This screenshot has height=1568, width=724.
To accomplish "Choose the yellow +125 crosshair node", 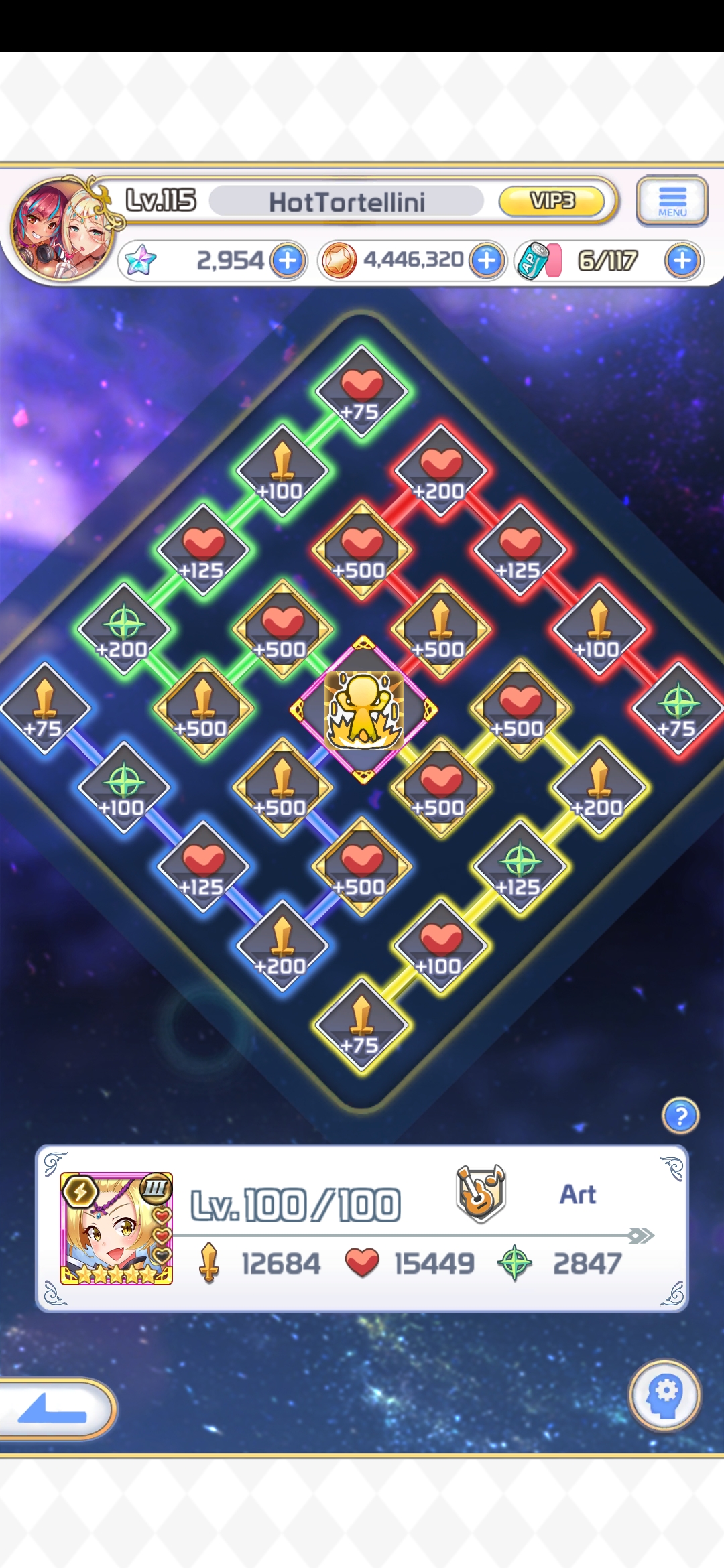I will [x=520, y=868].
